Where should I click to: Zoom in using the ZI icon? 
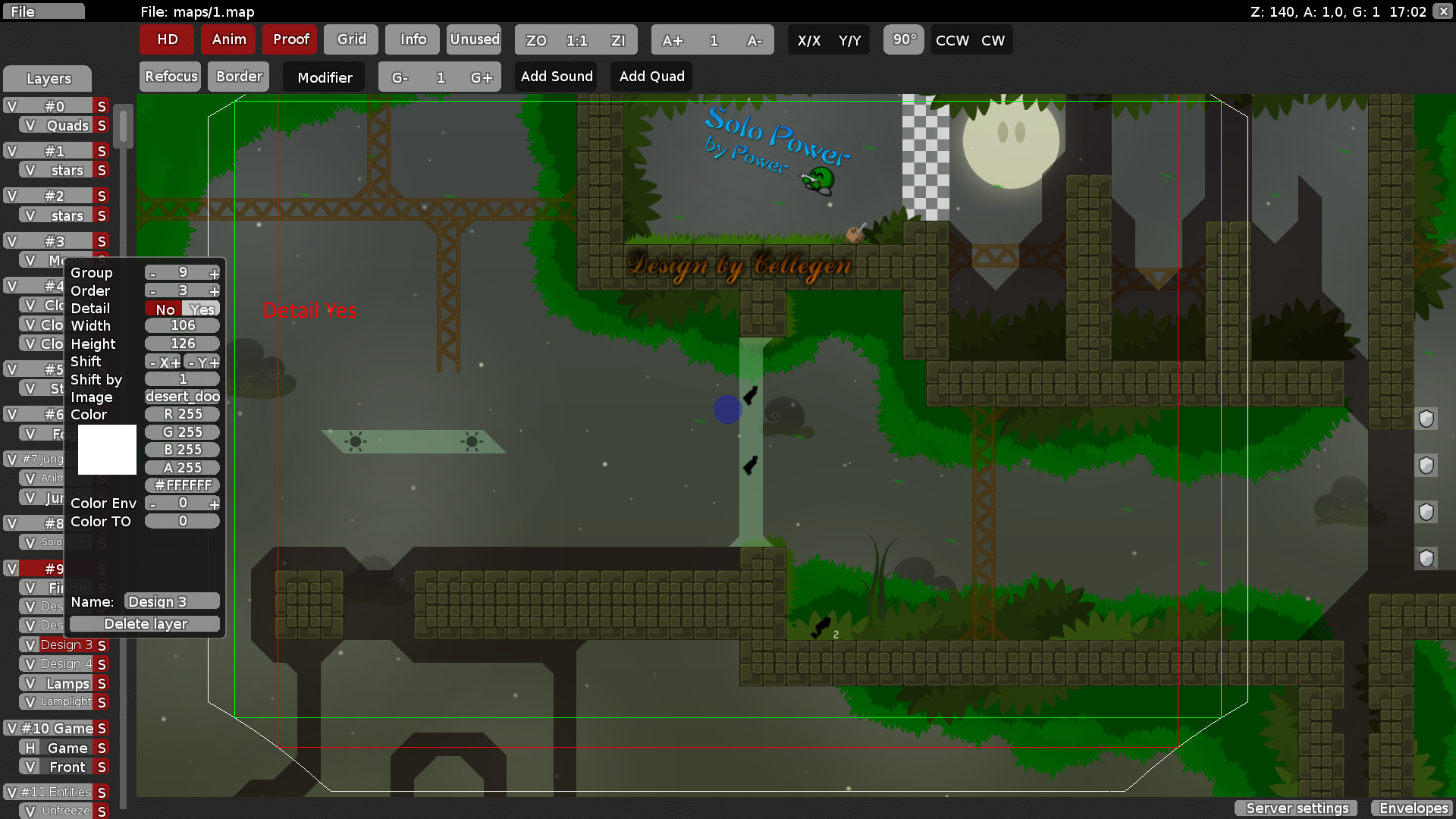(x=618, y=40)
